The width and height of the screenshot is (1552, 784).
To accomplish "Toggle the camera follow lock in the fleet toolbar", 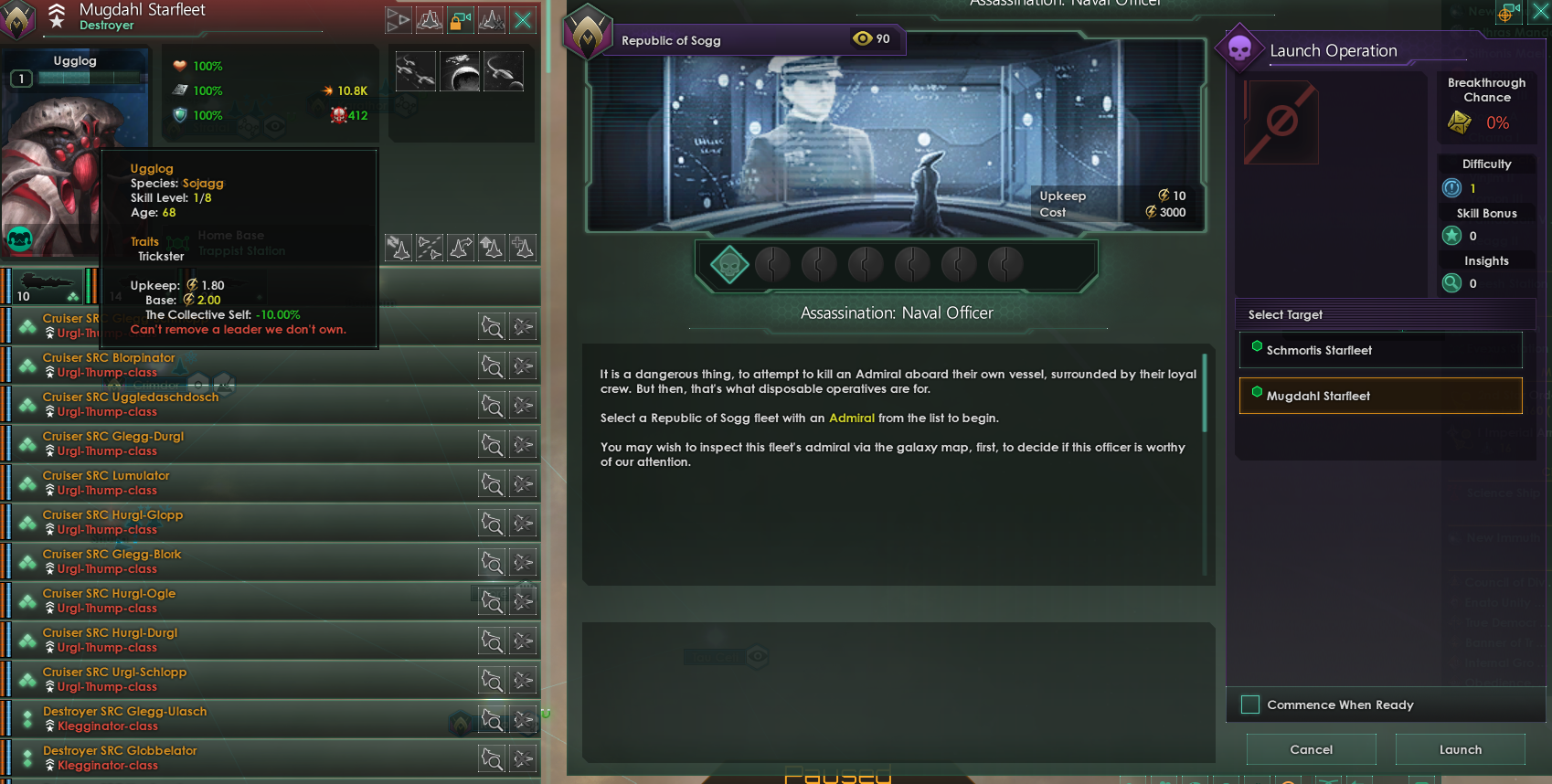I will pyautogui.click(x=461, y=19).
